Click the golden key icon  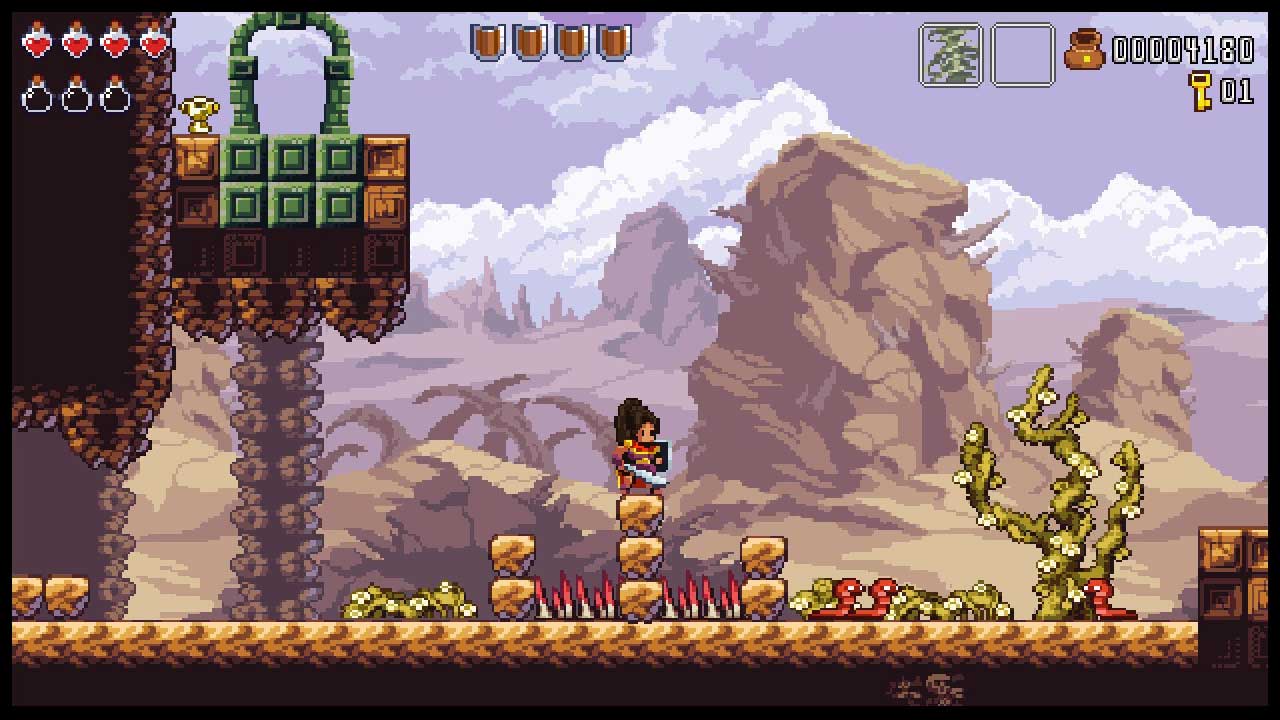click(x=1199, y=91)
